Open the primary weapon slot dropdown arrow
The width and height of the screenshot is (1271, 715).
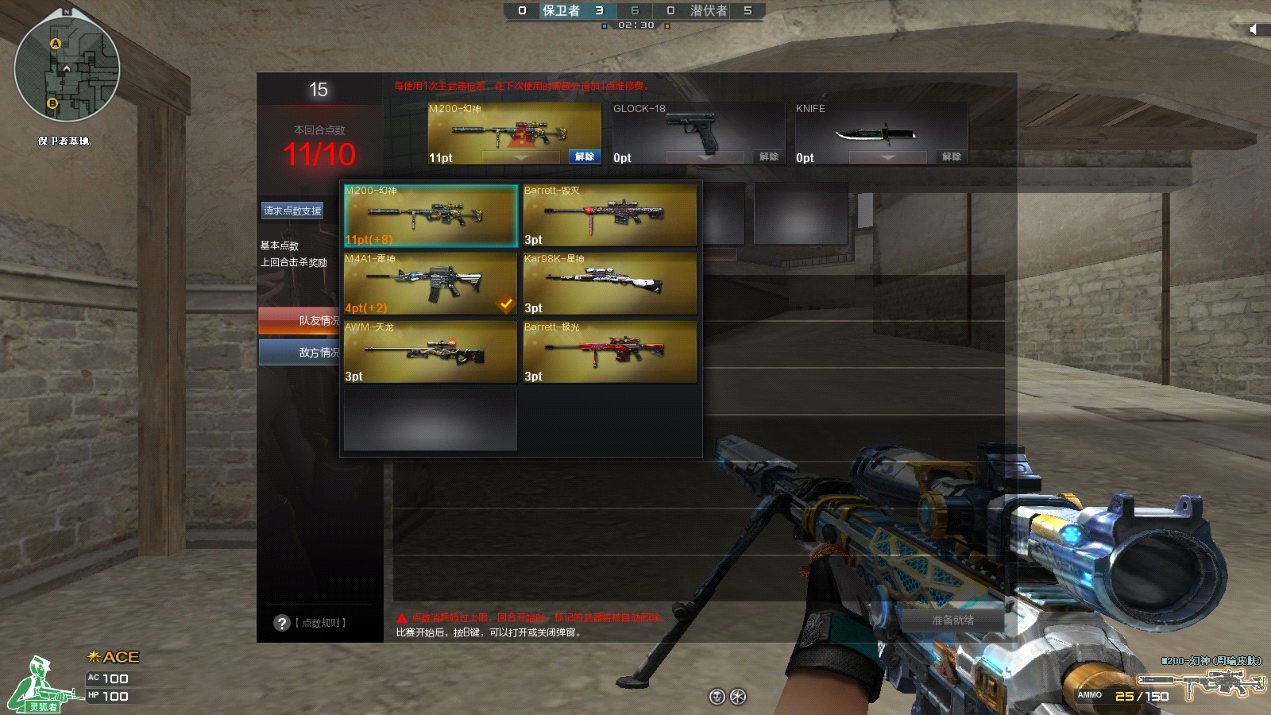(520, 157)
